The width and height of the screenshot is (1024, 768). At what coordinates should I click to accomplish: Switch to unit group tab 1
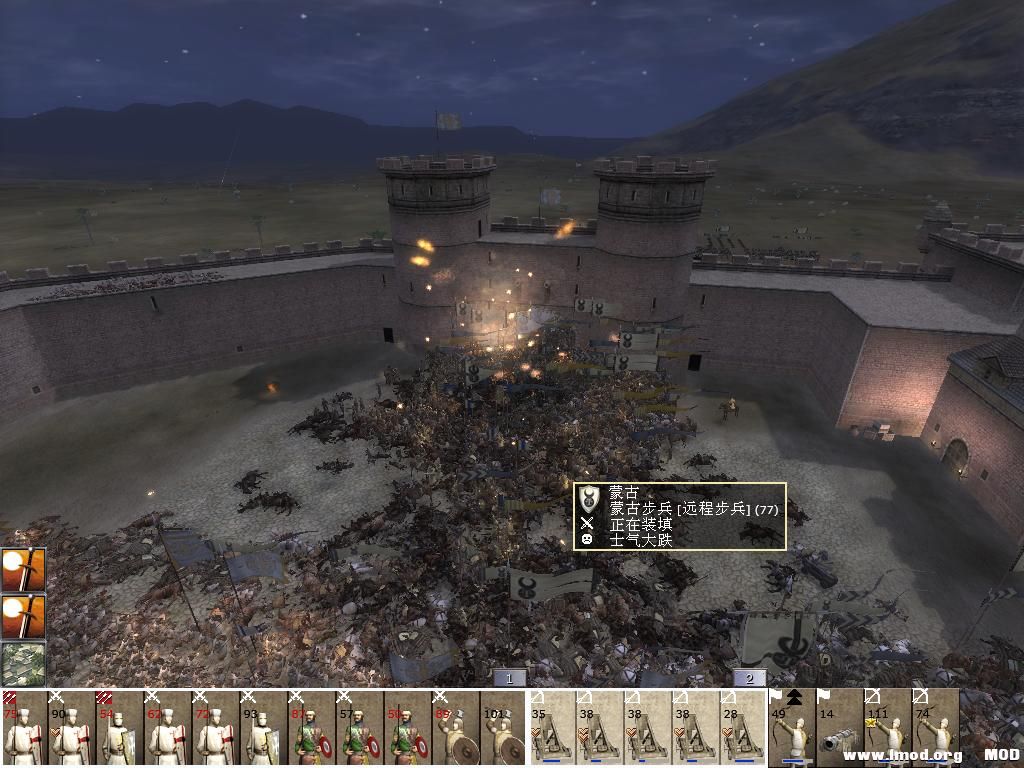coord(509,678)
